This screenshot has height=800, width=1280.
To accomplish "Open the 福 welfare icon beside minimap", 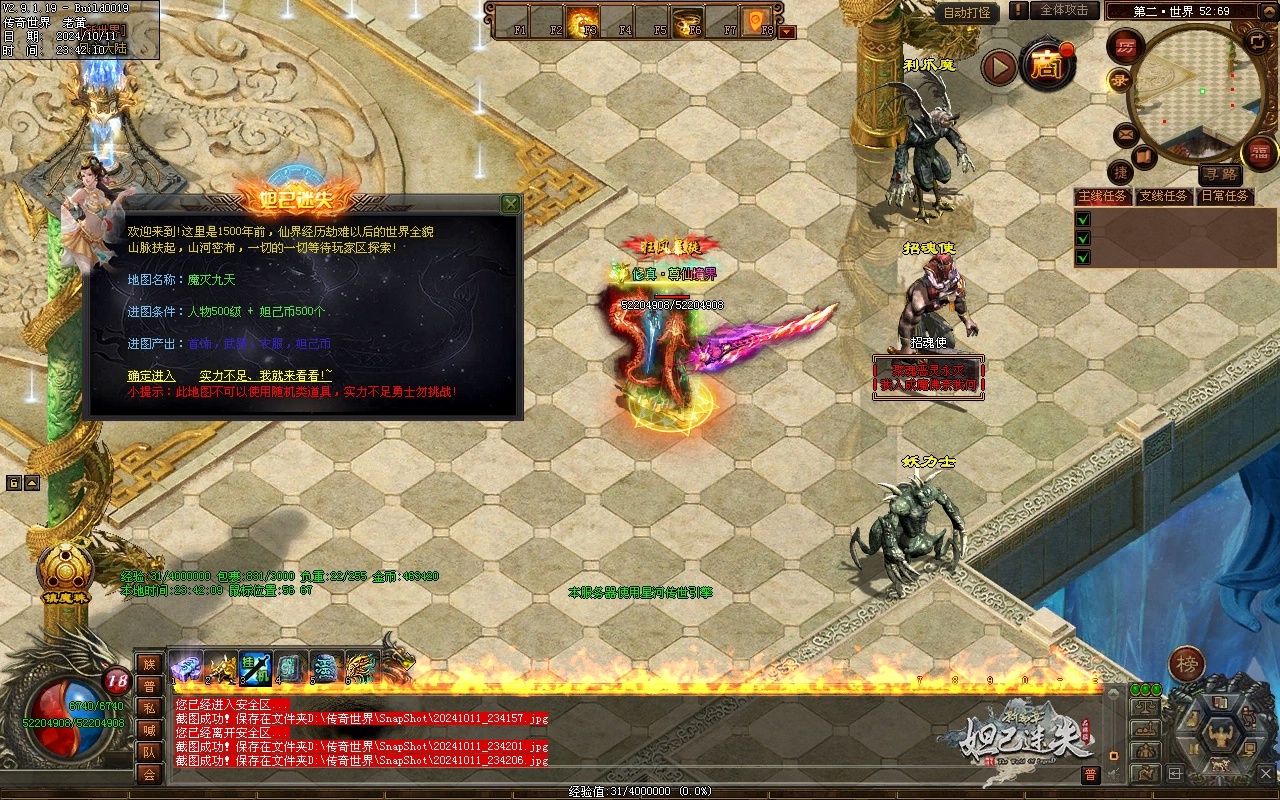I will click(1259, 152).
